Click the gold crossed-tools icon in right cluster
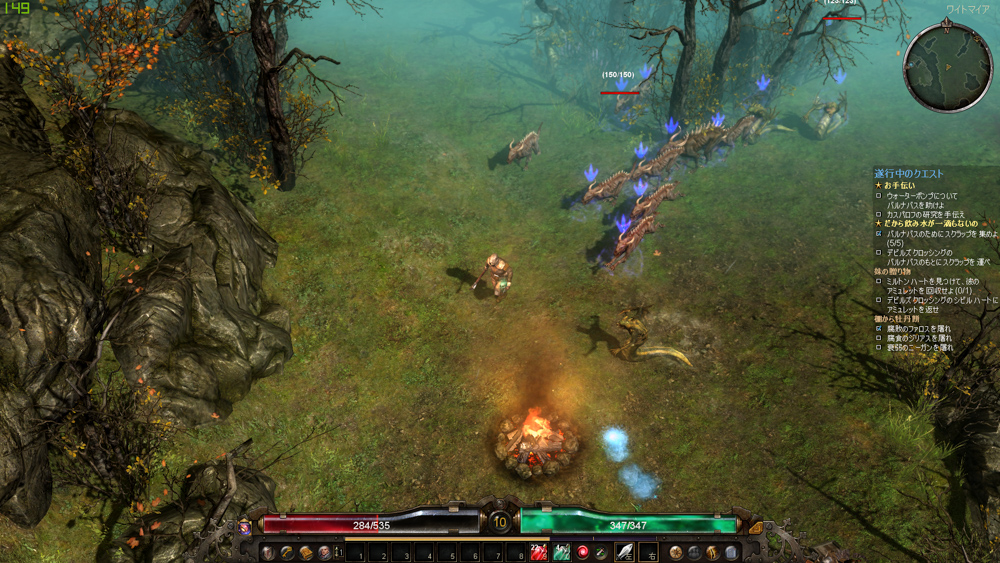 [x=712, y=552]
